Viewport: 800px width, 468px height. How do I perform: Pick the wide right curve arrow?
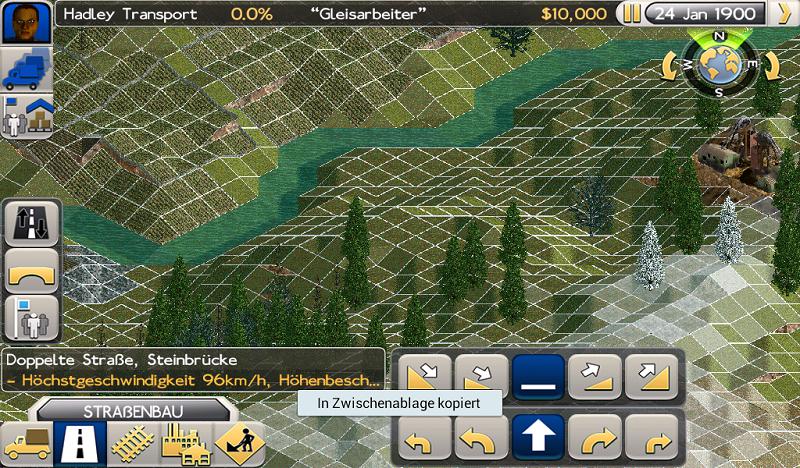click(x=595, y=435)
